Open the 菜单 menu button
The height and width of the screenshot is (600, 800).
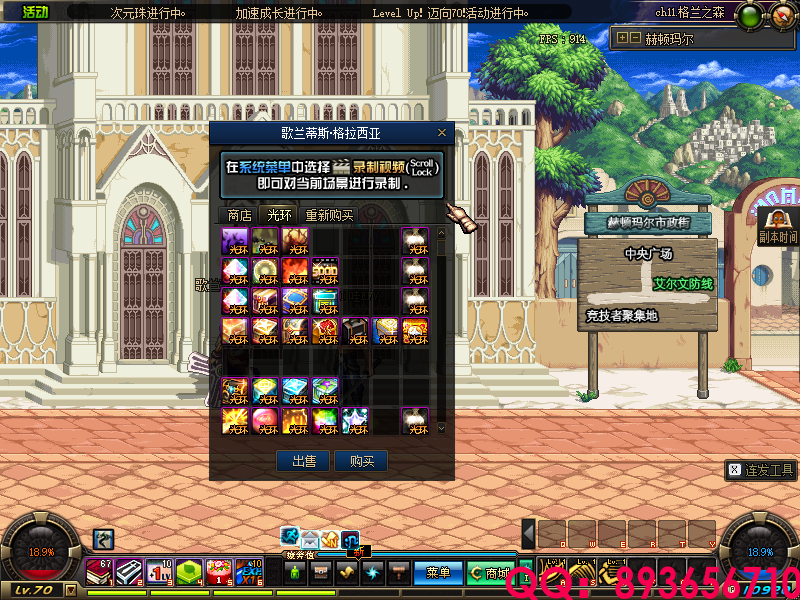[438, 573]
